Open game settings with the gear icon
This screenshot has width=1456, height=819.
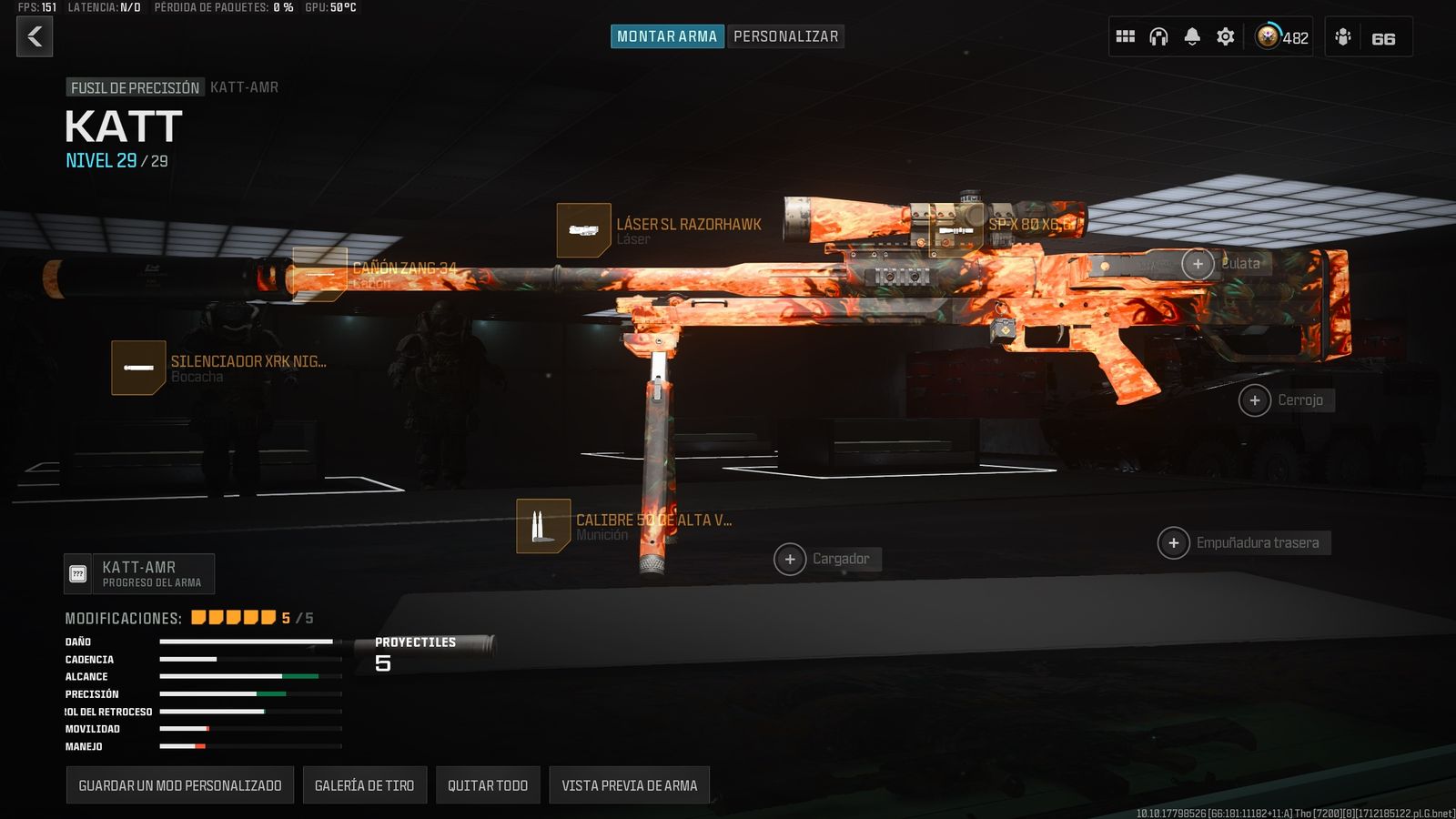1225,36
